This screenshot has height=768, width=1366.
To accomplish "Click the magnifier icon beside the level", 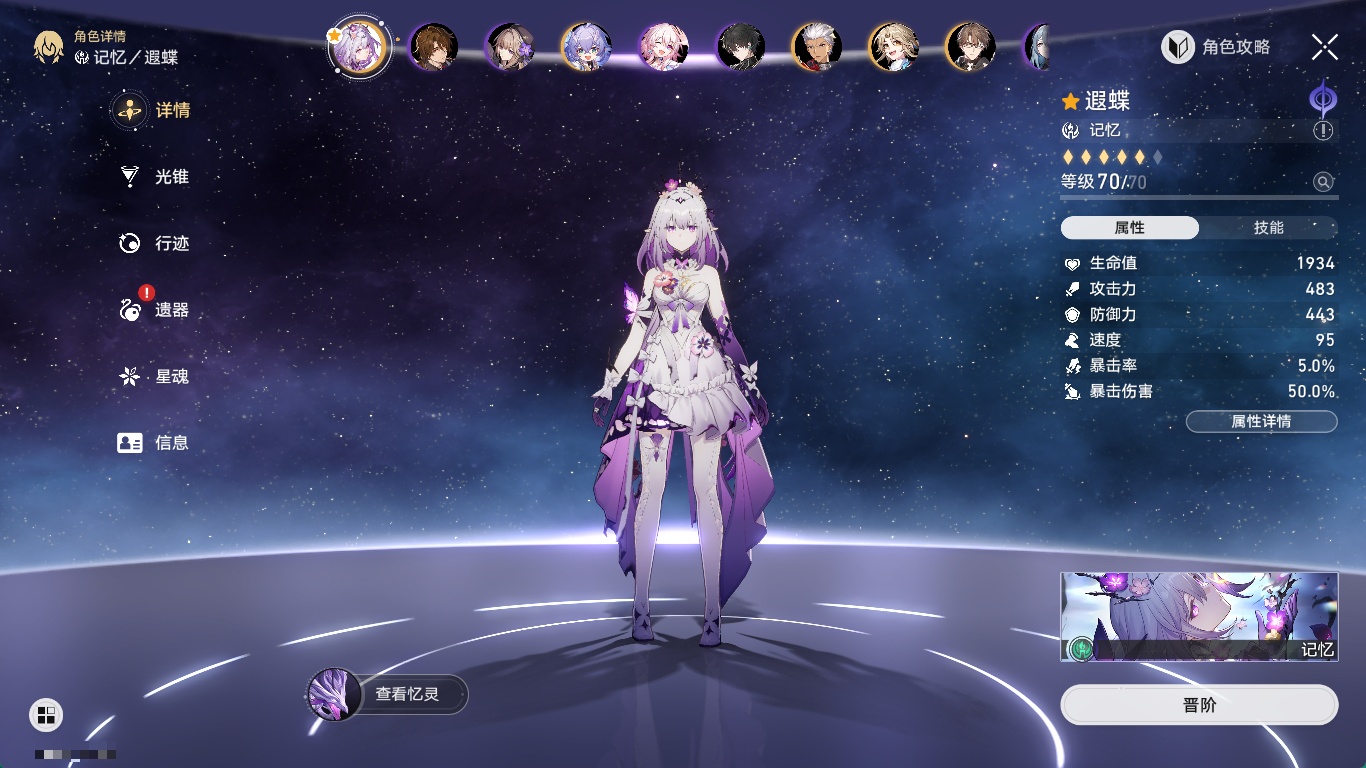I will (x=1323, y=182).
